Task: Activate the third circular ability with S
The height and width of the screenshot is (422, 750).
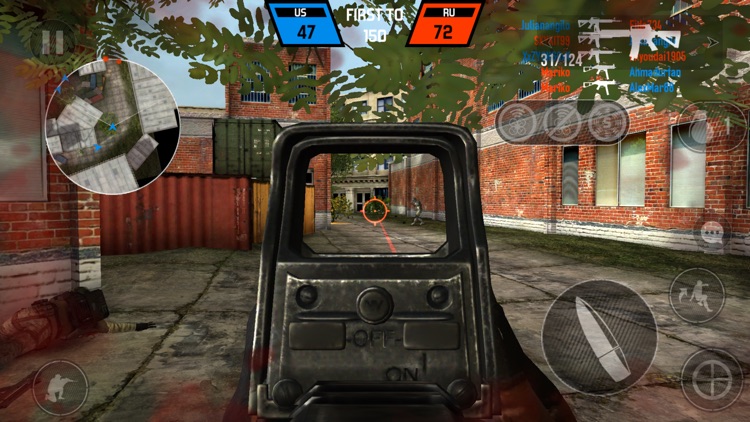Action: [x=607, y=122]
